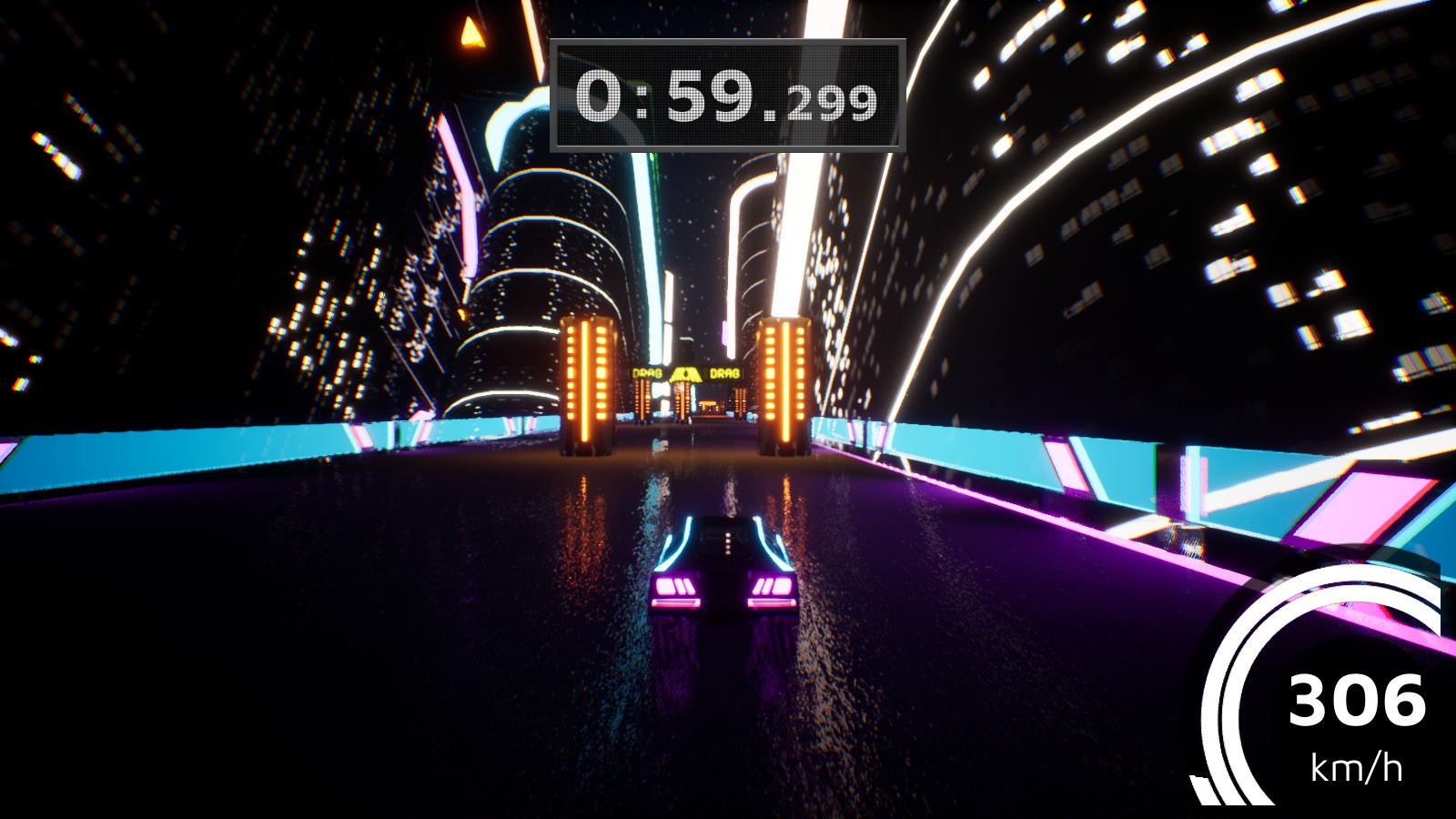The height and width of the screenshot is (819, 1456).
Task: Click the right DRAG neon sign
Action: [725, 373]
